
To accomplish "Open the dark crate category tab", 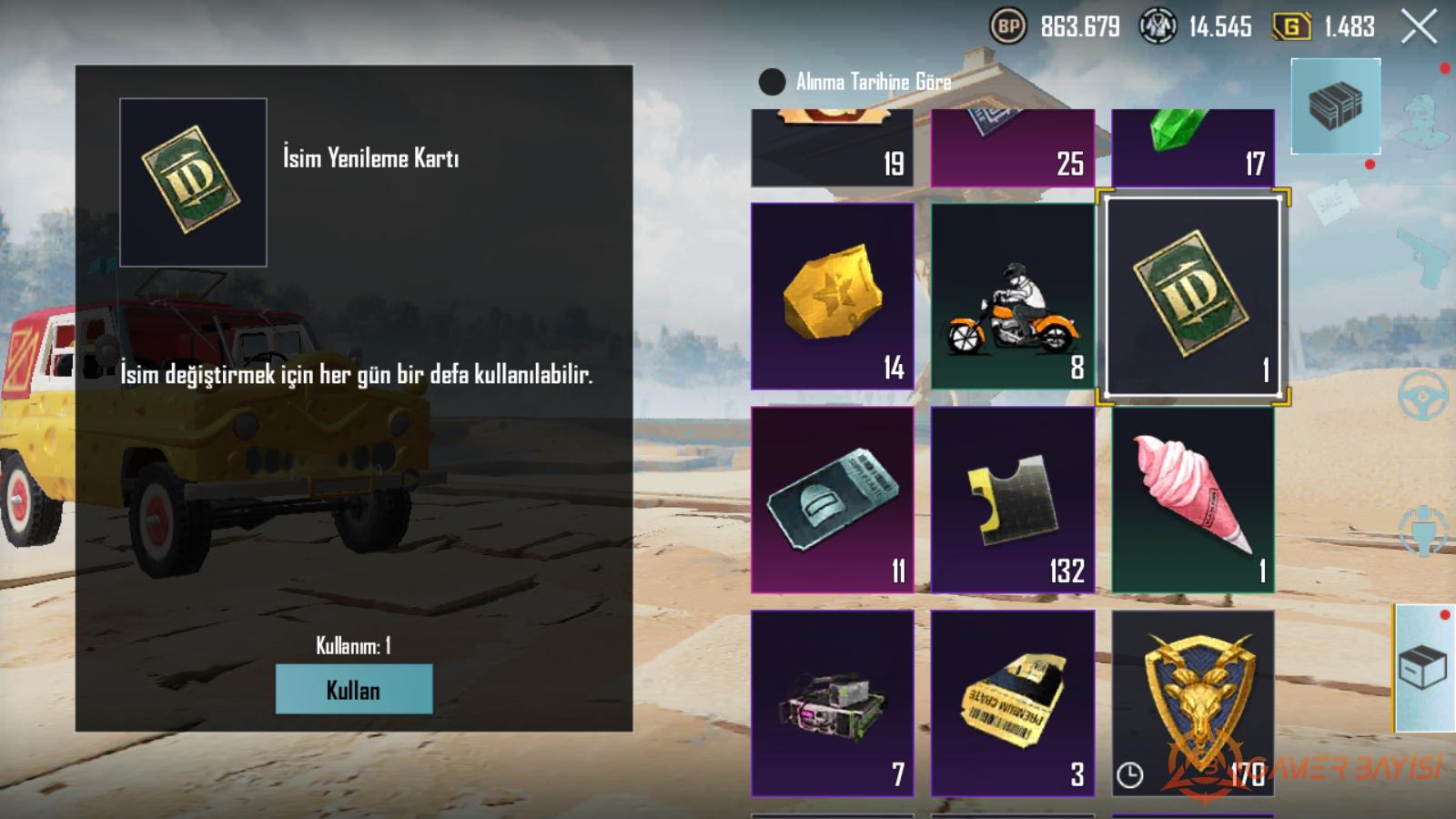I will tap(1335, 106).
